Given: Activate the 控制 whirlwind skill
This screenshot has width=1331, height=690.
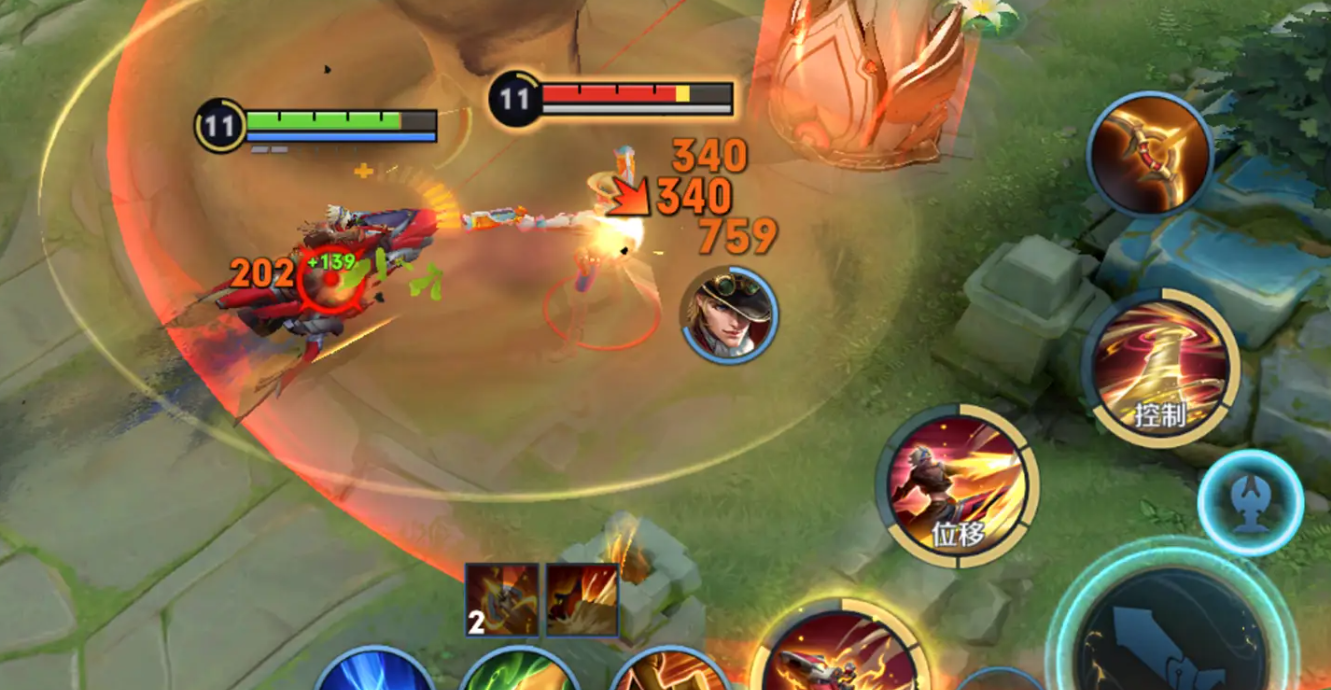Looking at the screenshot, I should point(1160,370).
